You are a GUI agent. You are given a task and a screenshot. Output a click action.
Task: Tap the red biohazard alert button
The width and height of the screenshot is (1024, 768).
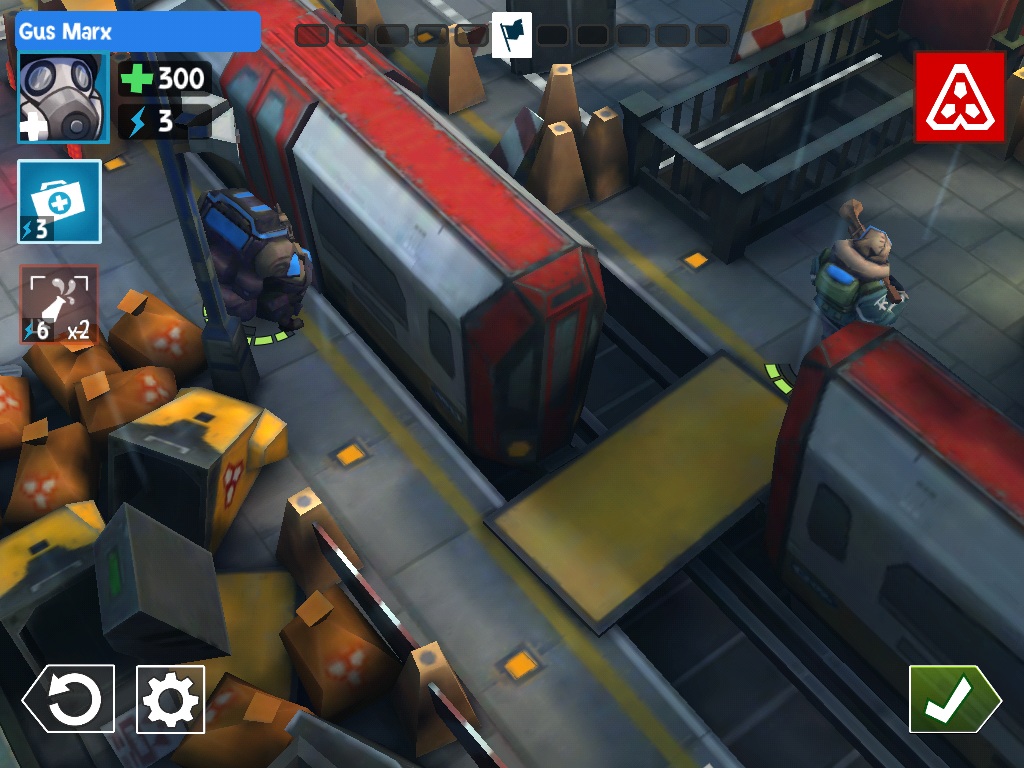pyautogui.click(x=959, y=96)
